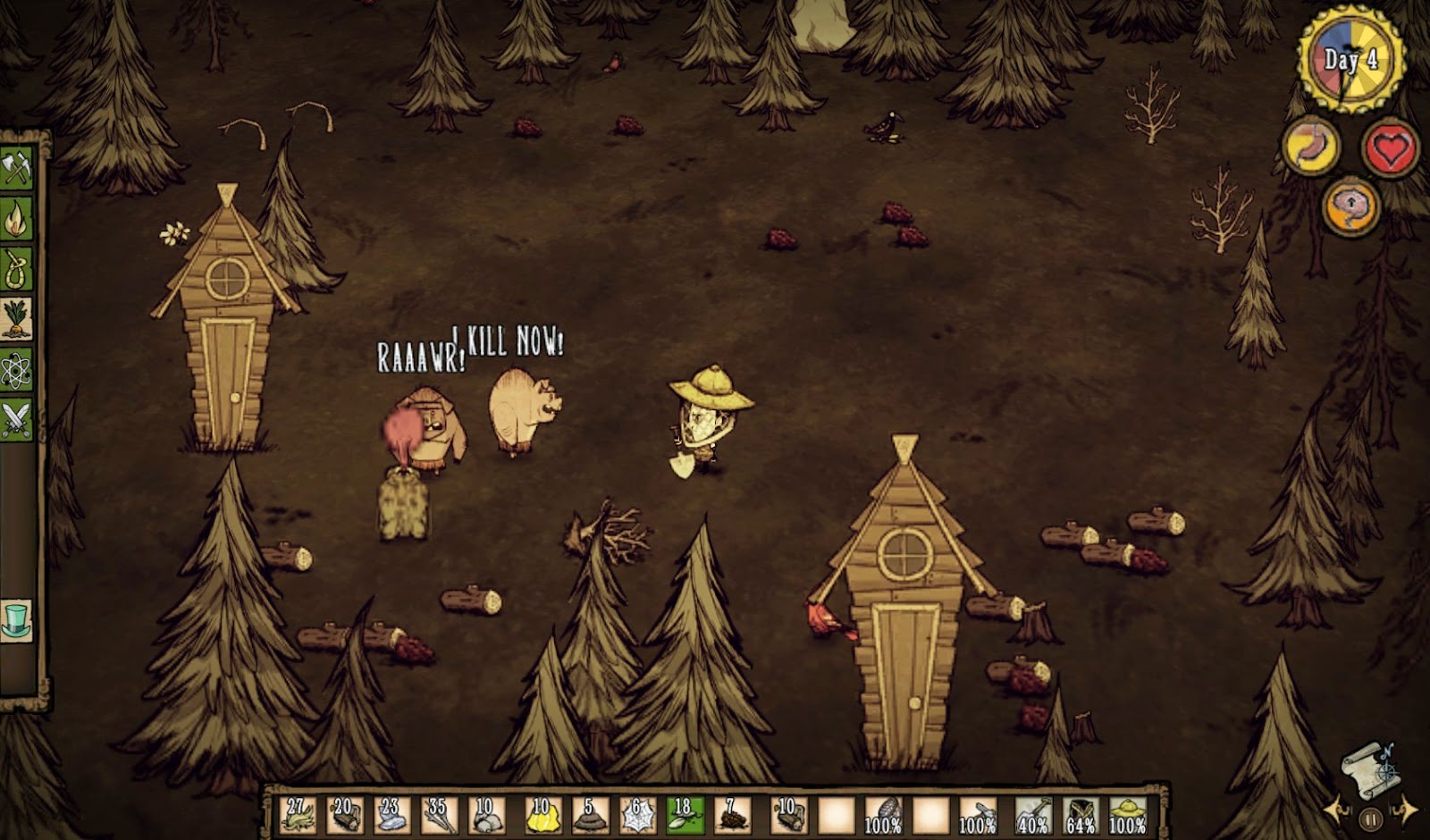Switch to the Survival rope tab
Screen dimensions: 1430x840
coord(16,269)
